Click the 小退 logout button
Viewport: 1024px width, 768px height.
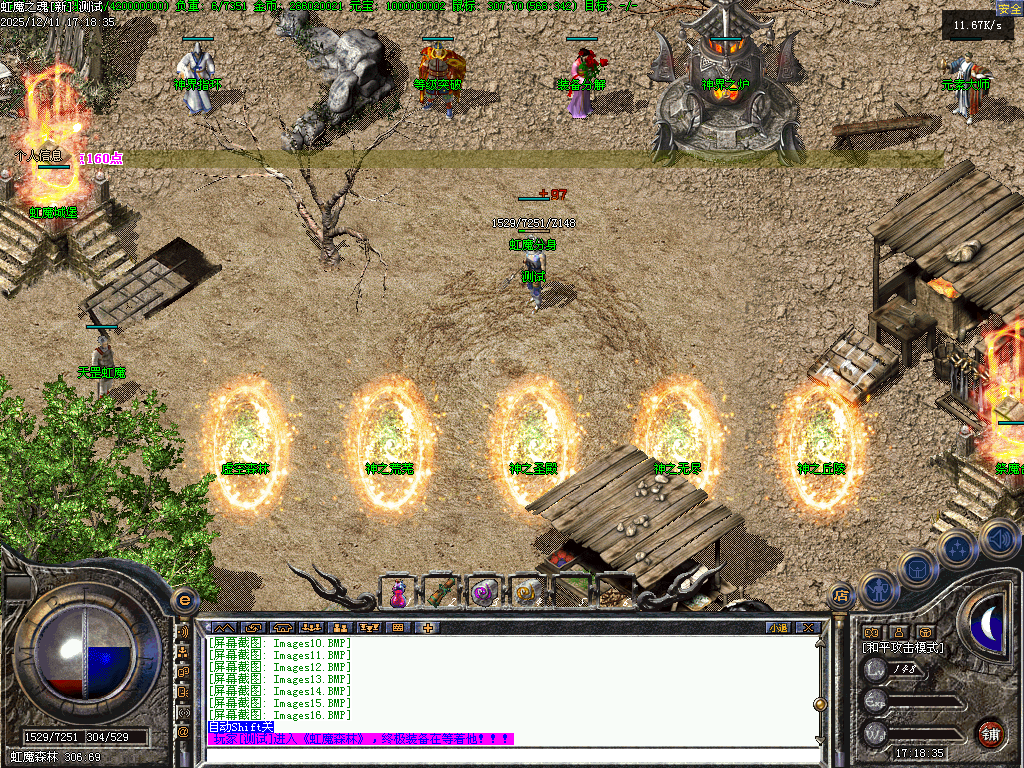778,628
